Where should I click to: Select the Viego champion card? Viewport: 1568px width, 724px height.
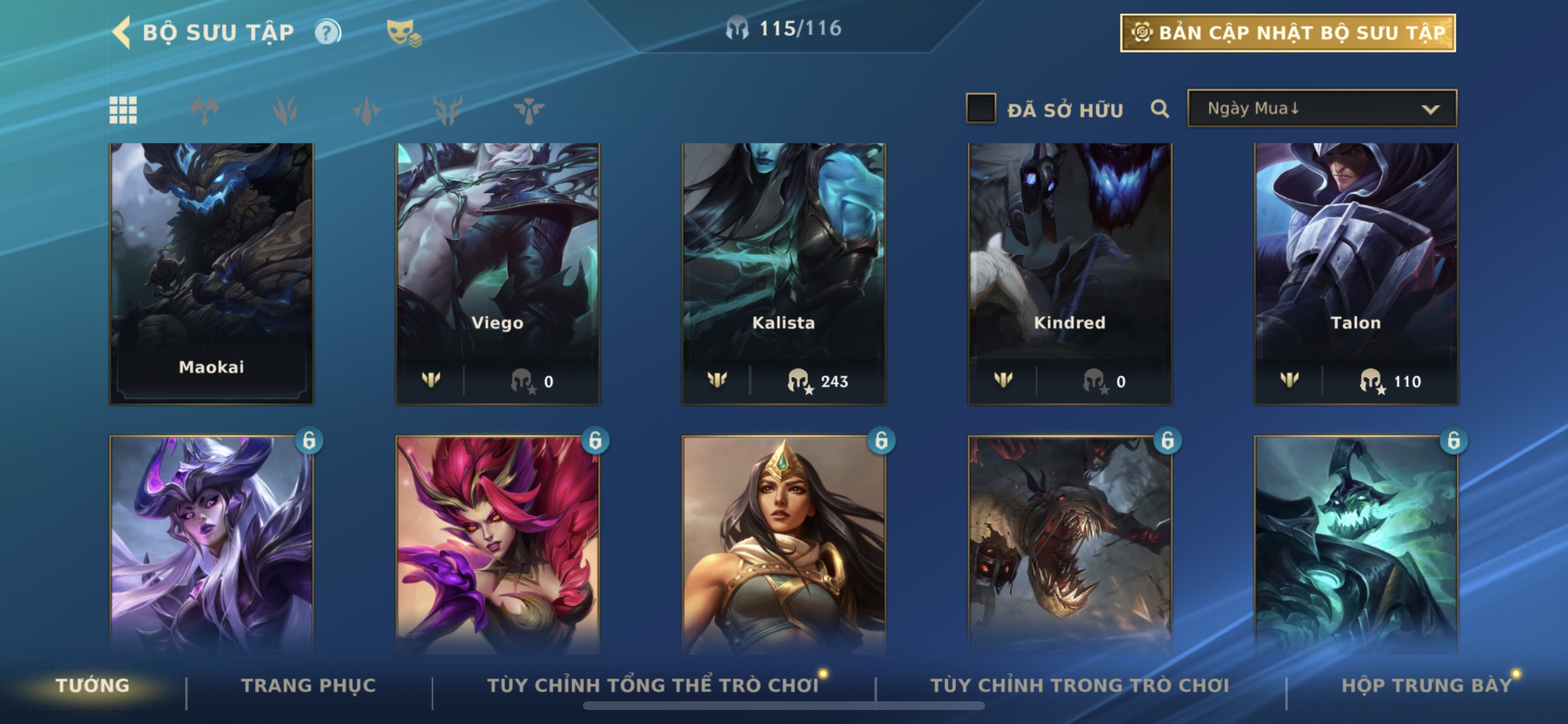(498, 273)
